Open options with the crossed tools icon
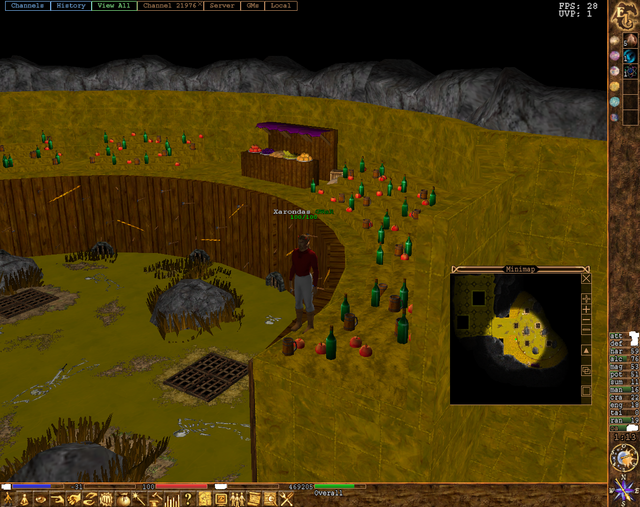 [x=286, y=499]
